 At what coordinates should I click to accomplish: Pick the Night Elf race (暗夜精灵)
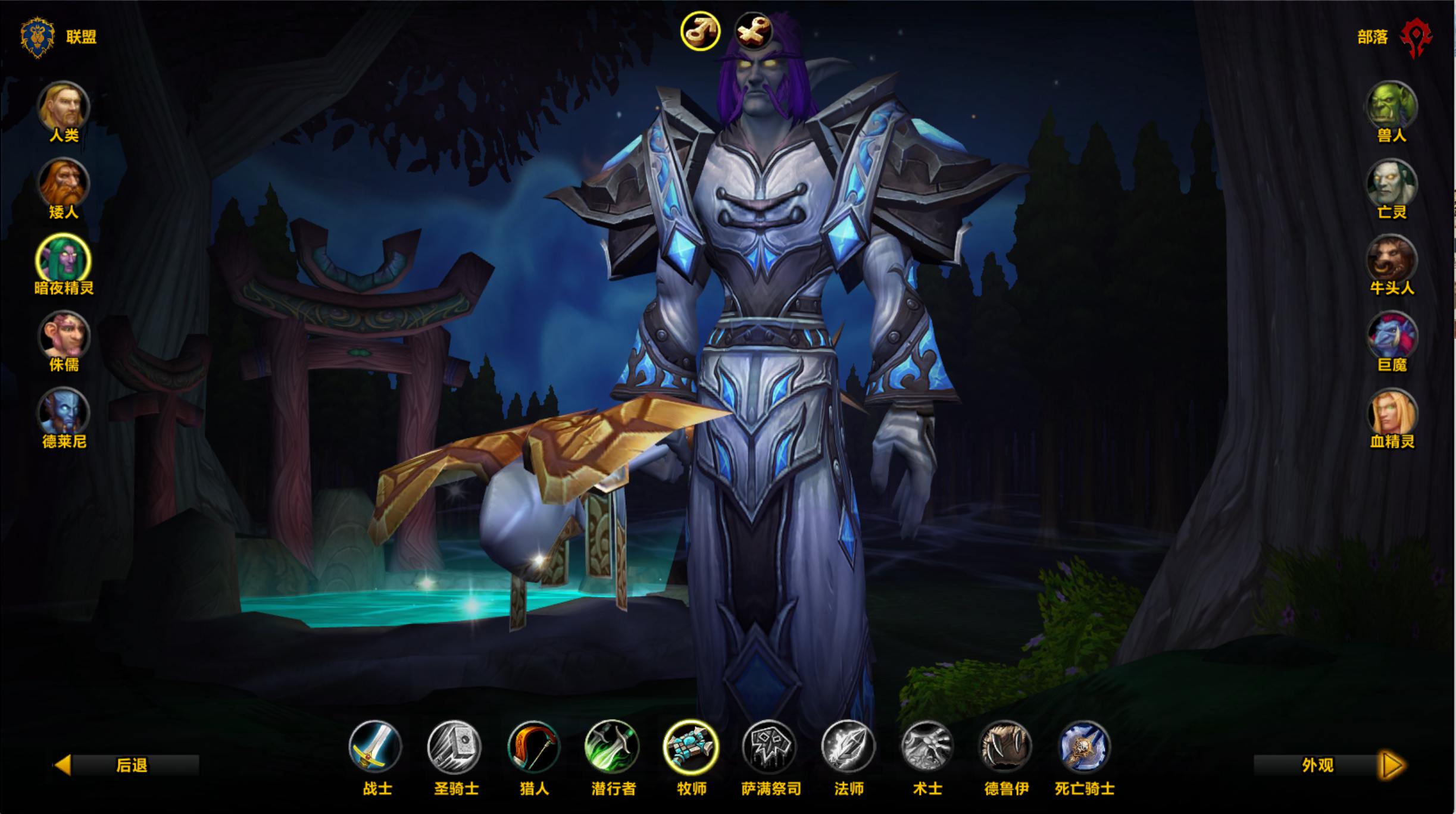[64, 260]
